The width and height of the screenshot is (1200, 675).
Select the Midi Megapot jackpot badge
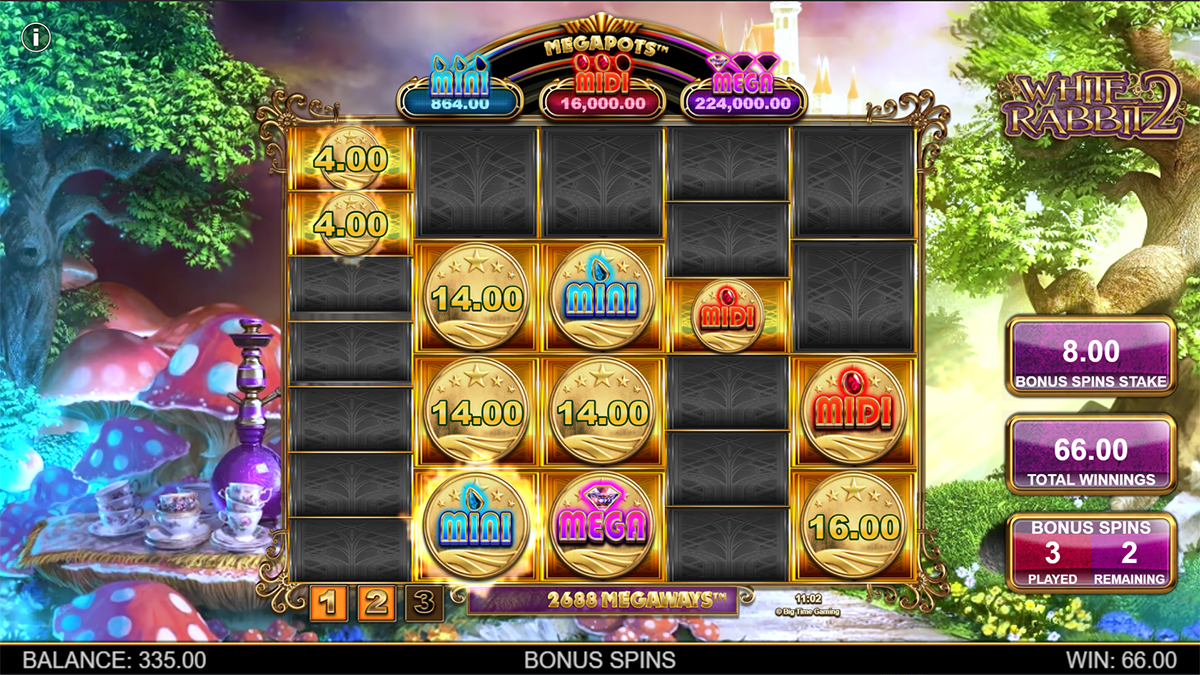point(600,93)
